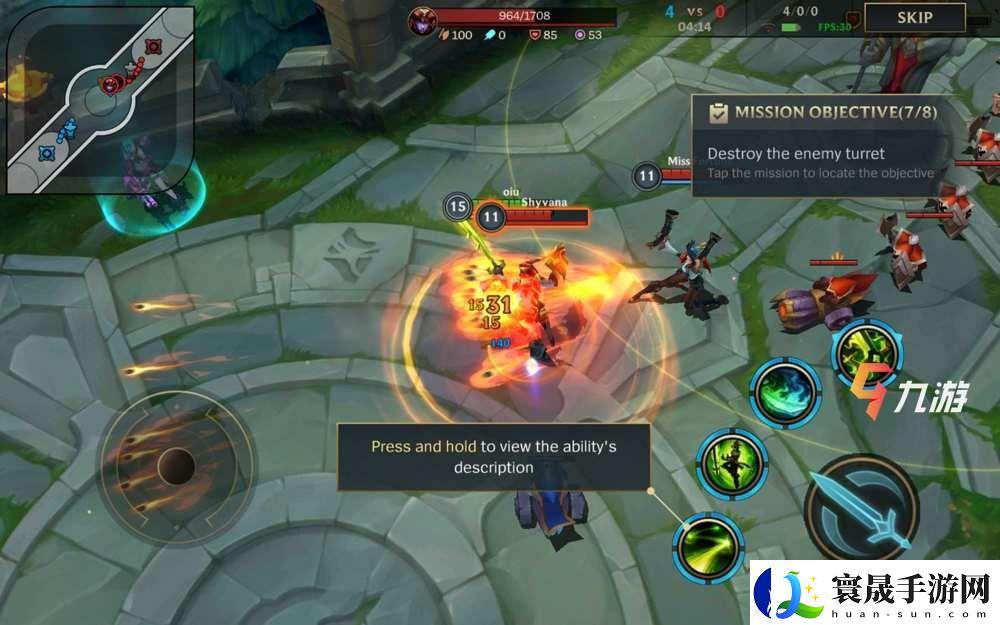Screen dimensions: 1000x625
Task: Activate the green streak dash ability
Action: [x=708, y=546]
